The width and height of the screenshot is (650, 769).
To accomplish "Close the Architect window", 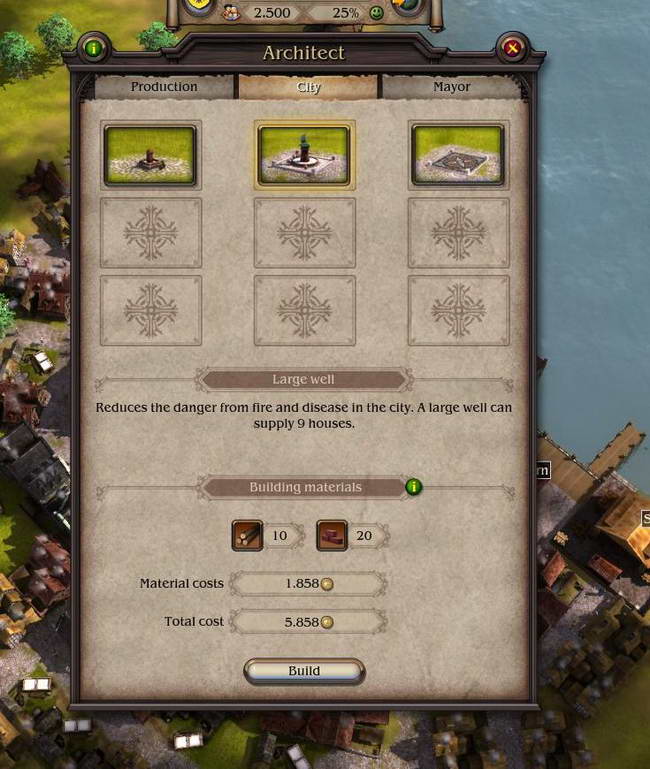I will [512, 47].
